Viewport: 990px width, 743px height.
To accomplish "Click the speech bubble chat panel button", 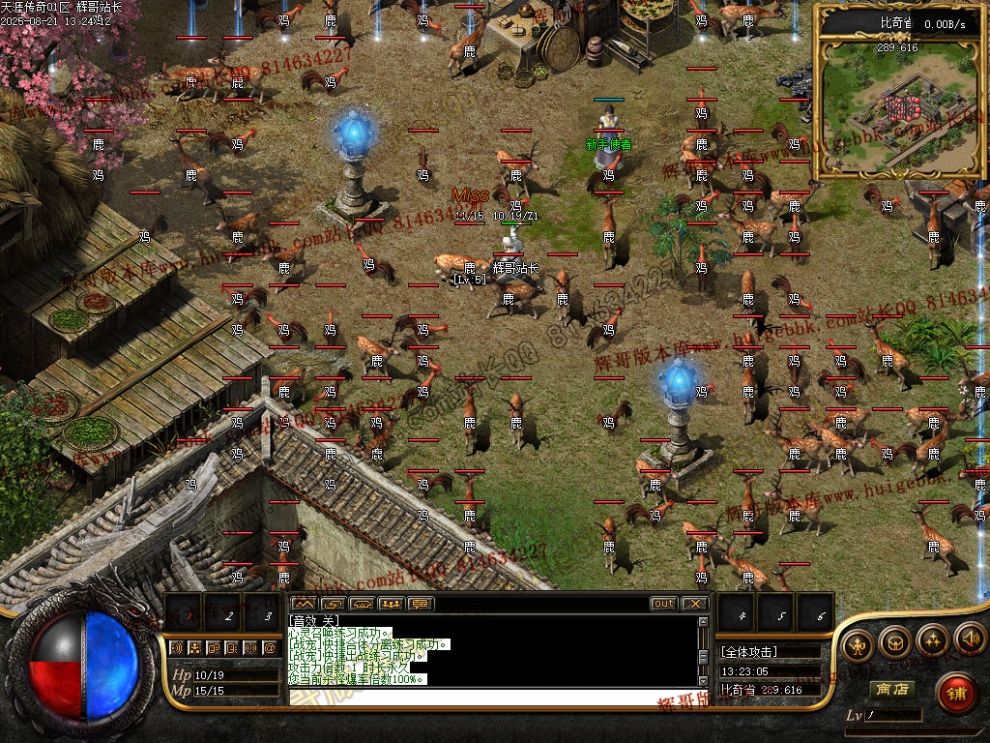I will coord(420,604).
